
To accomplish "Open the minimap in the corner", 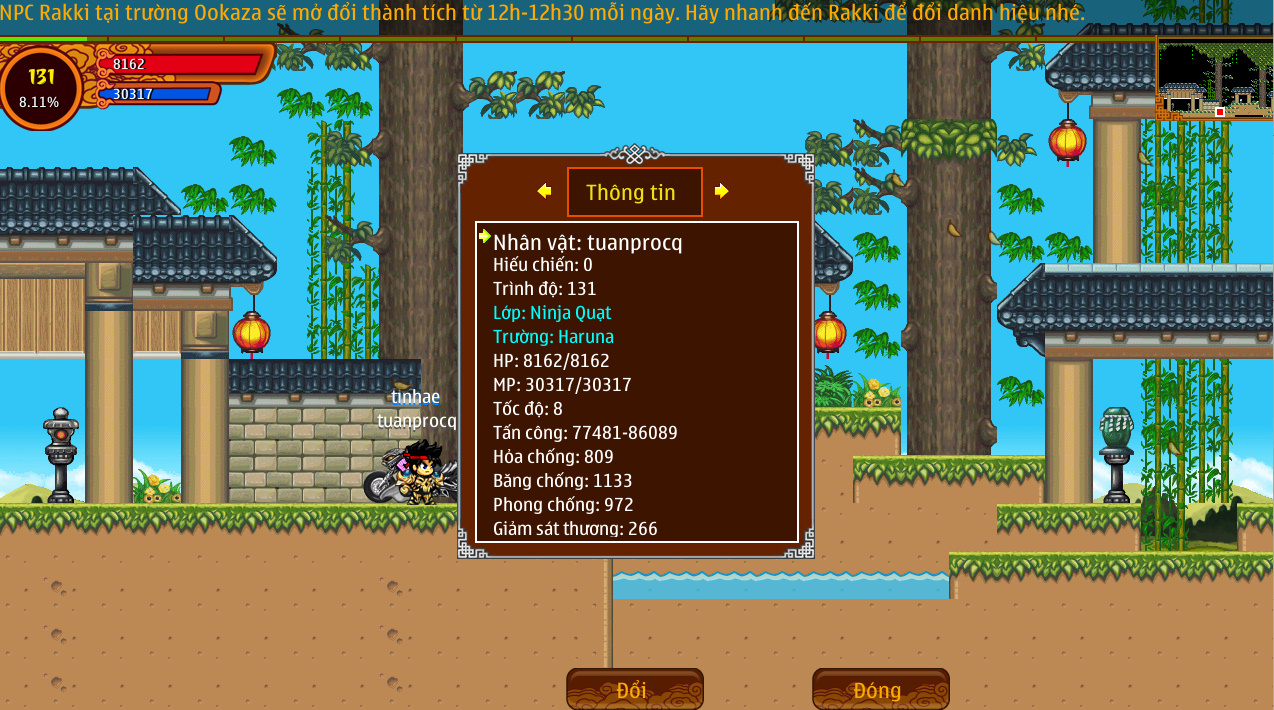I will (x=1214, y=80).
